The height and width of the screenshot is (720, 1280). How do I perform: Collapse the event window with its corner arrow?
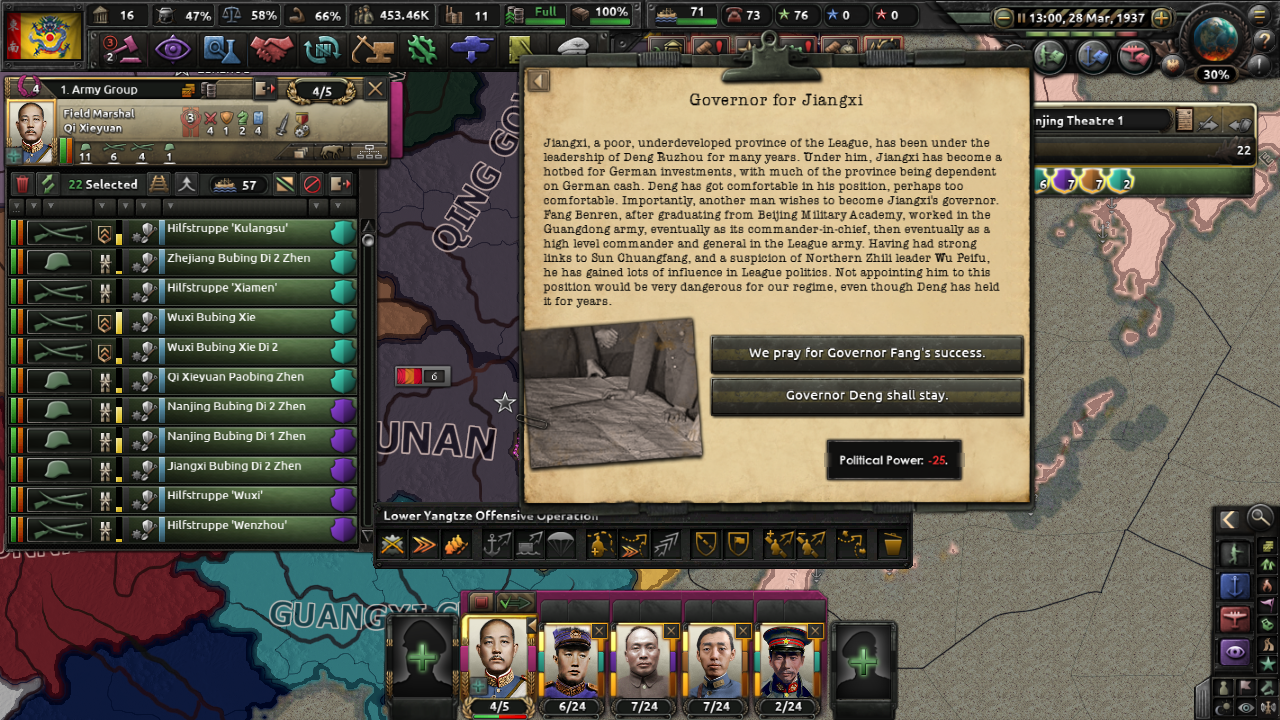coord(538,81)
